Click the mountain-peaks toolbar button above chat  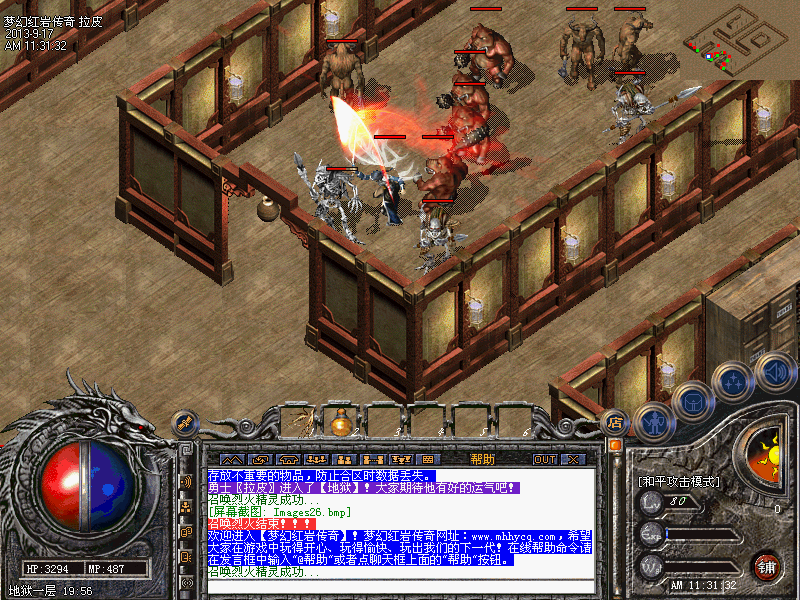[x=233, y=459]
